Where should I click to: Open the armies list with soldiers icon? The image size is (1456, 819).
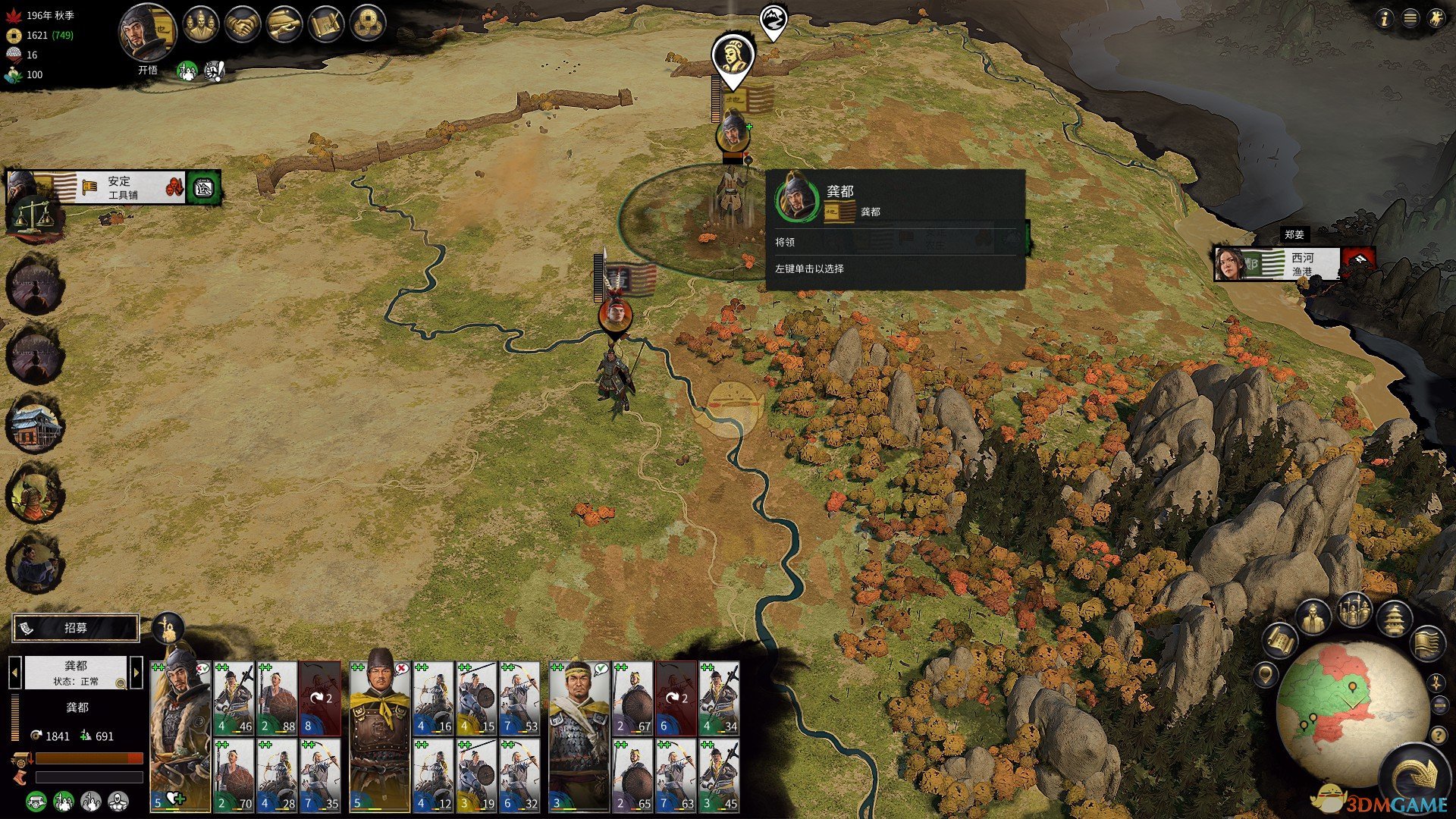[x=1354, y=610]
